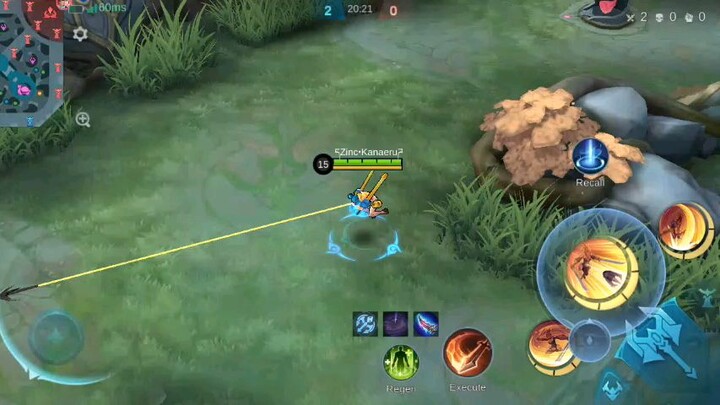Cast the Execute battle spell
Viewport: 720px width, 405px height.
pyautogui.click(x=467, y=353)
